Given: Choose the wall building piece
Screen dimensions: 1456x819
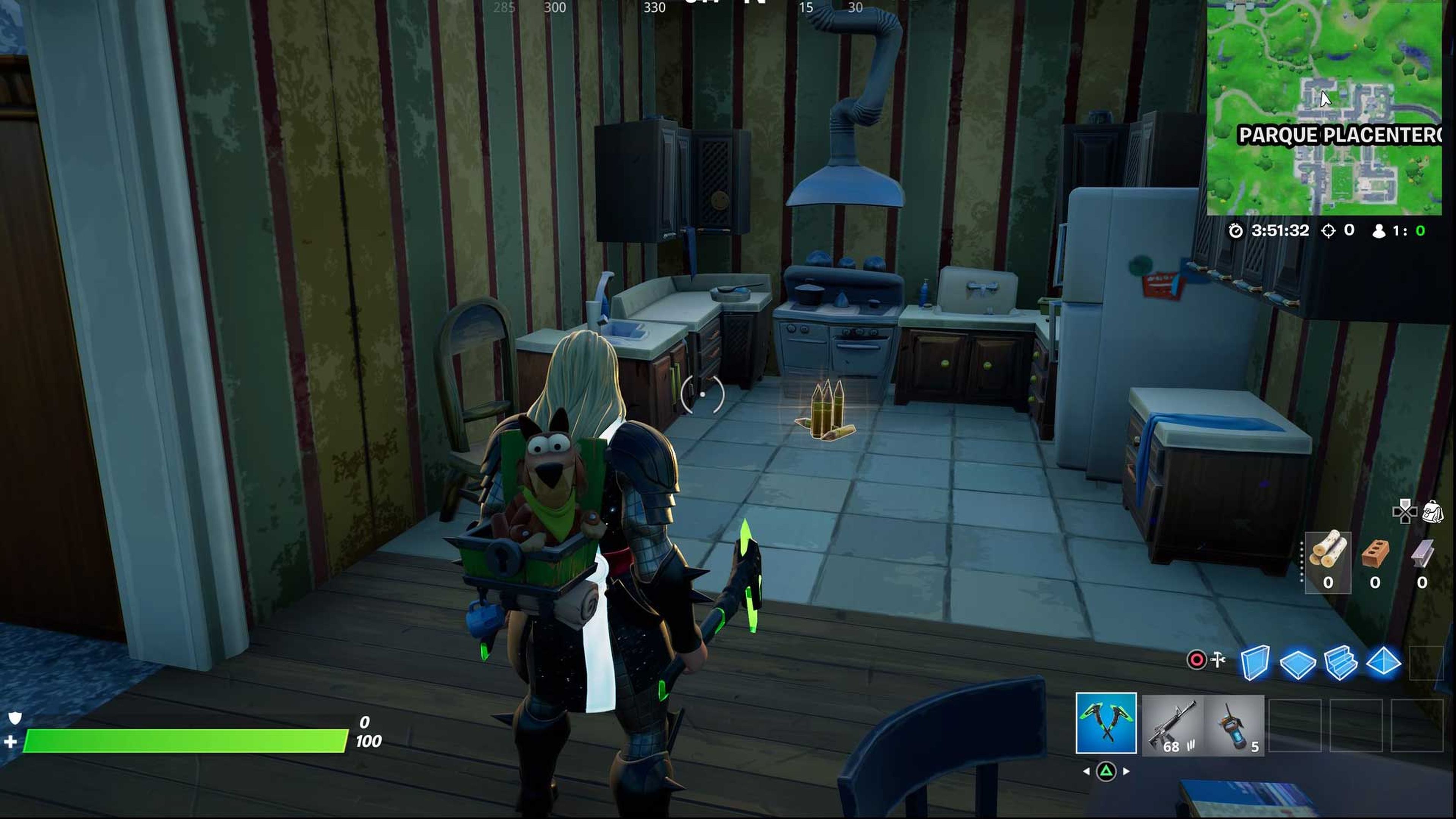Looking at the screenshot, I should 1254,662.
